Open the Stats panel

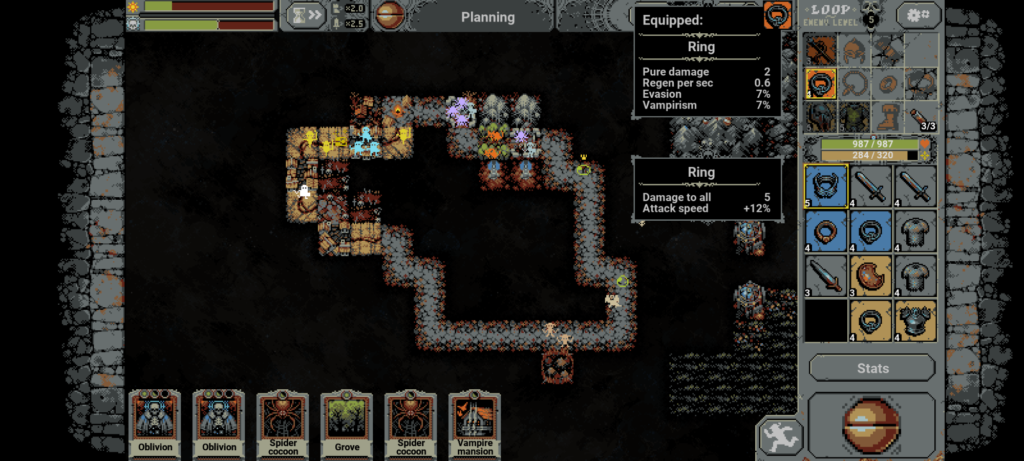[872, 368]
